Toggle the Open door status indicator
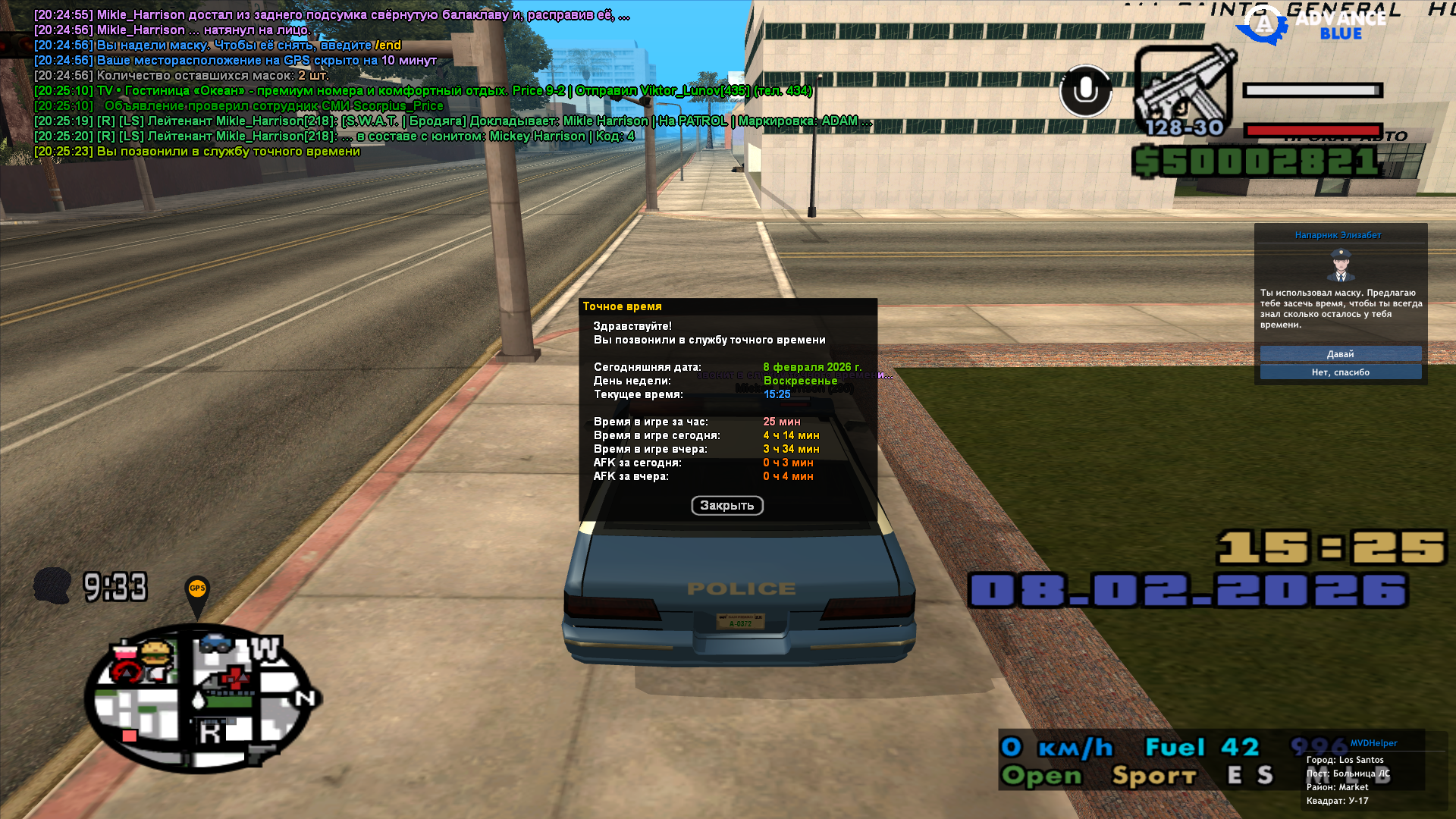This screenshot has width=1456, height=819. click(1042, 776)
